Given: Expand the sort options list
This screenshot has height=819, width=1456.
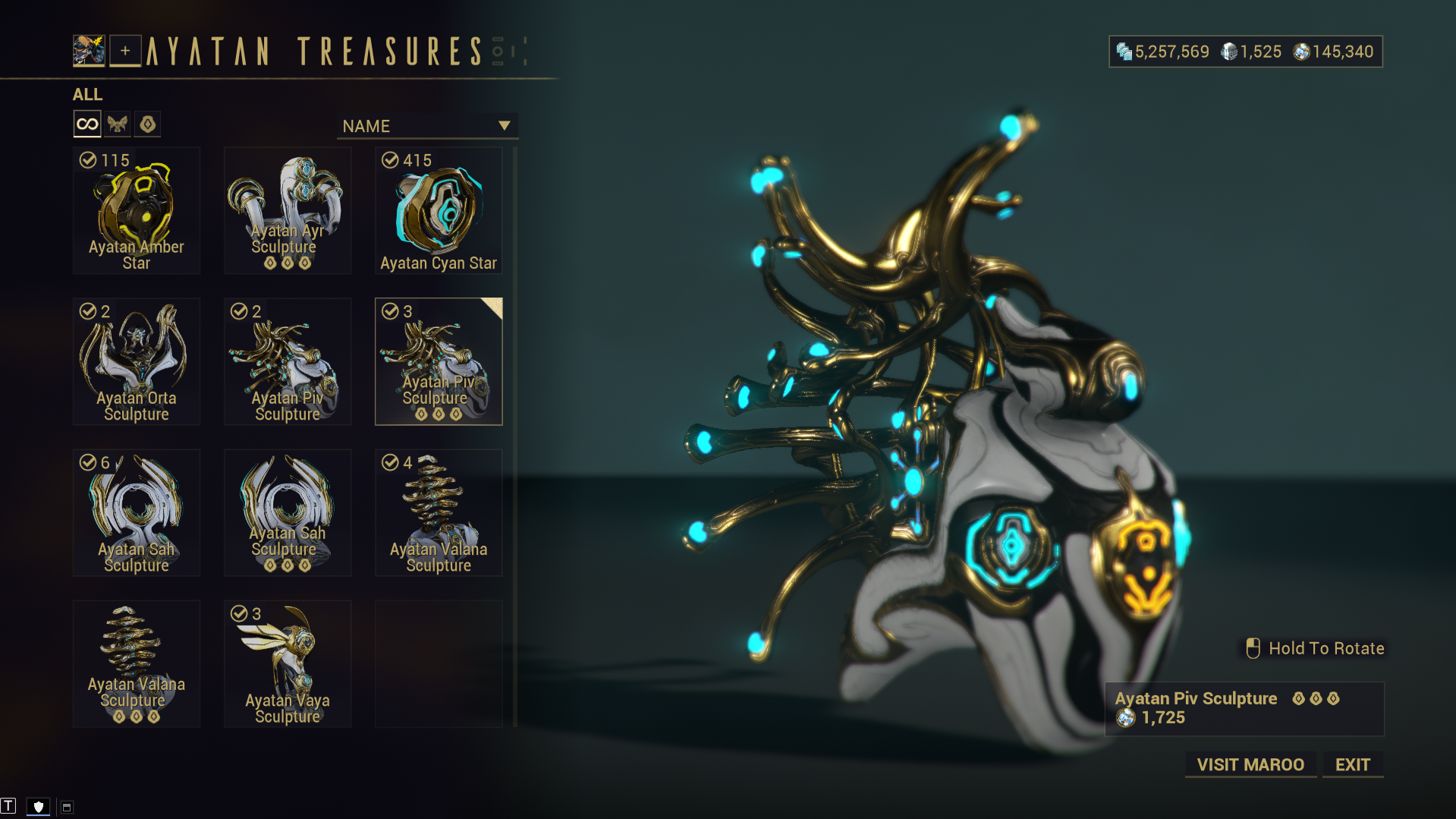Looking at the screenshot, I should (427, 125).
